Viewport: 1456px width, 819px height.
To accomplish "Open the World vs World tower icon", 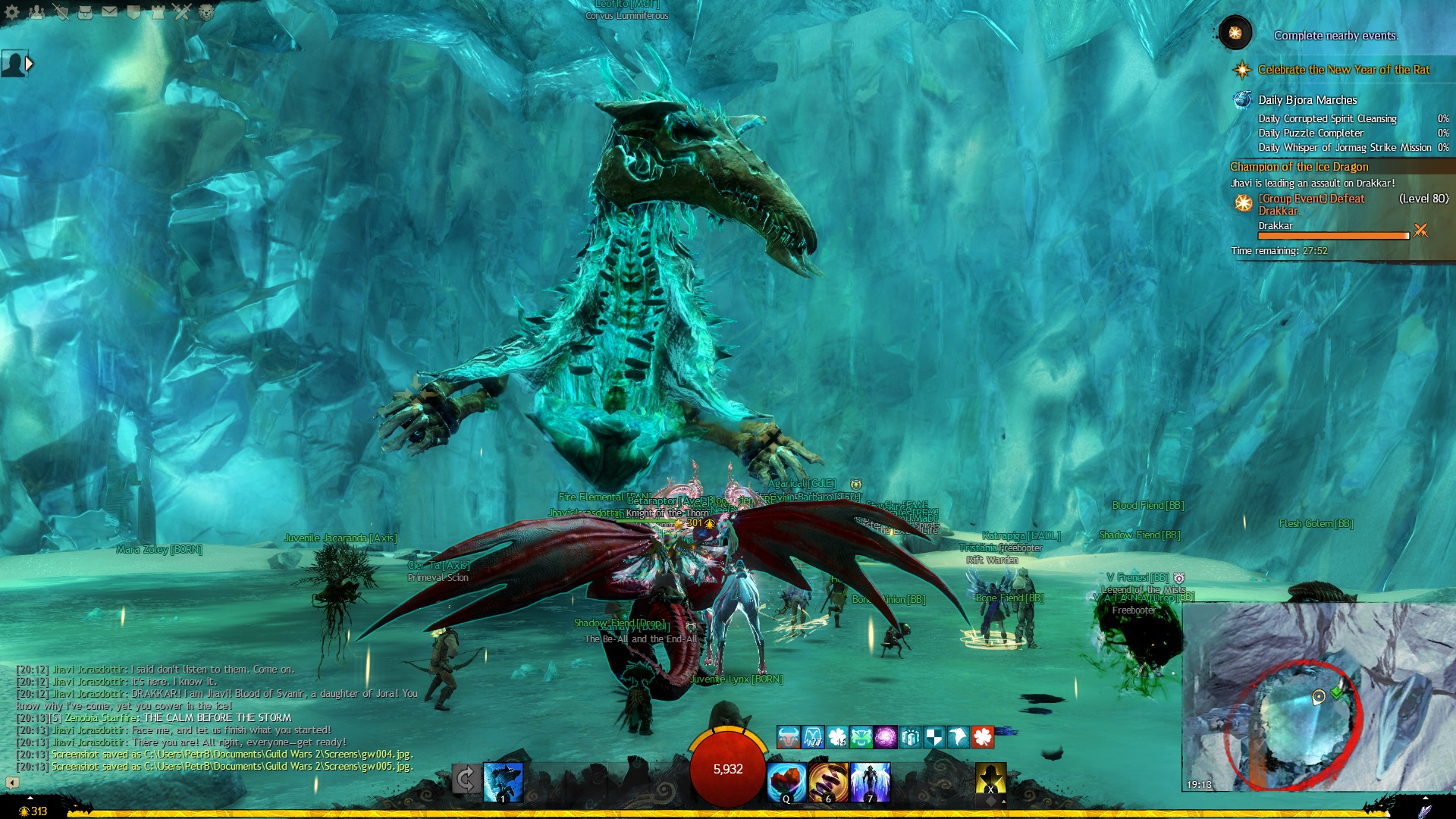I will [158, 12].
